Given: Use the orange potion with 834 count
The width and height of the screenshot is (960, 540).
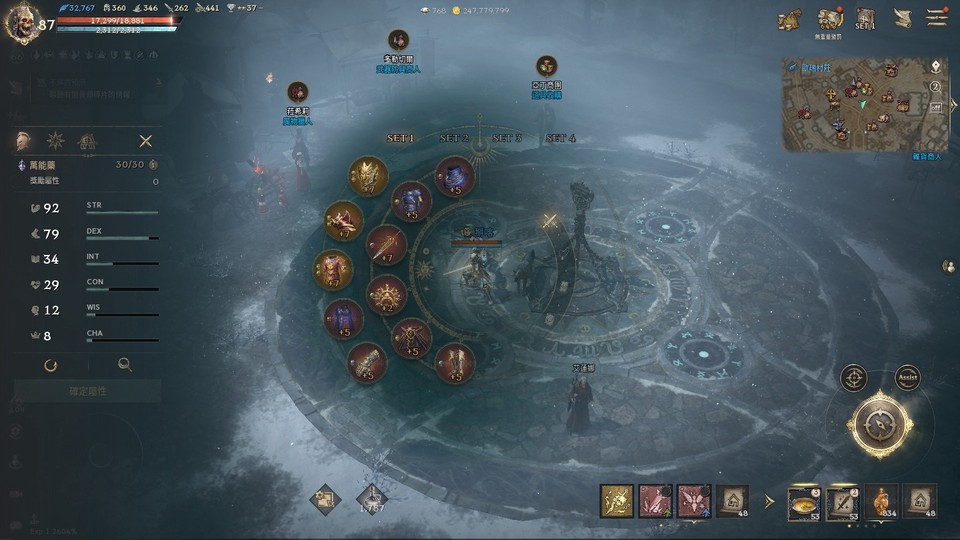Looking at the screenshot, I should click(880, 501).
